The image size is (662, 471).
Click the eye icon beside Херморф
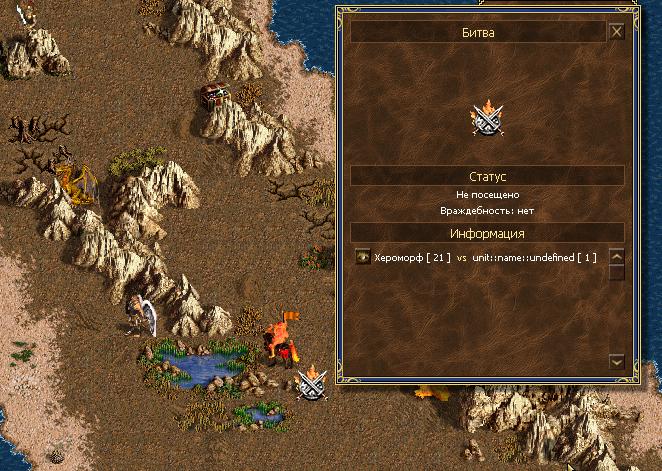[x=363, y=258]
